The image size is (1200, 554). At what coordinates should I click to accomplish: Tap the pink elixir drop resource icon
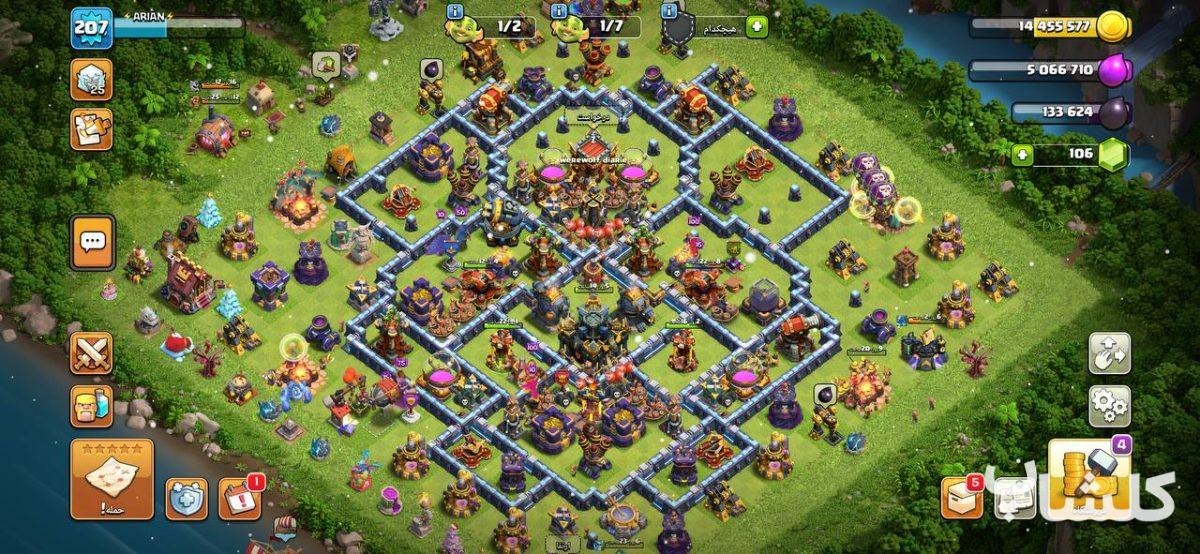click(1113, 70)
